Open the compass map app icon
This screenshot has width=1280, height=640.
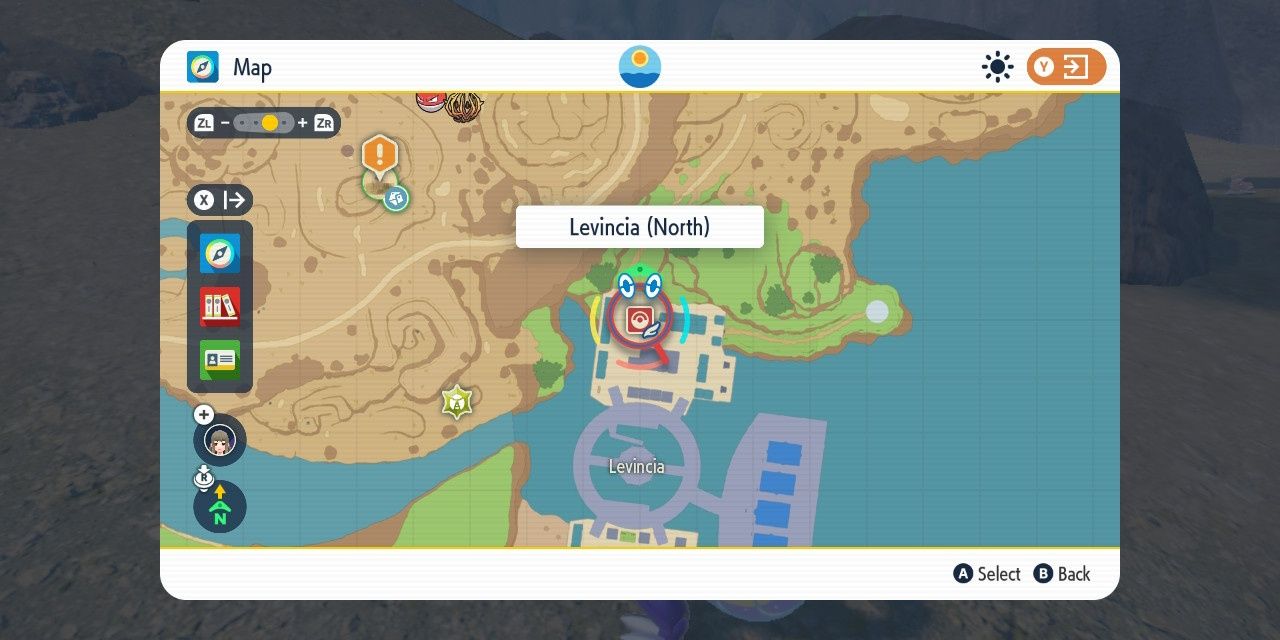220,254
